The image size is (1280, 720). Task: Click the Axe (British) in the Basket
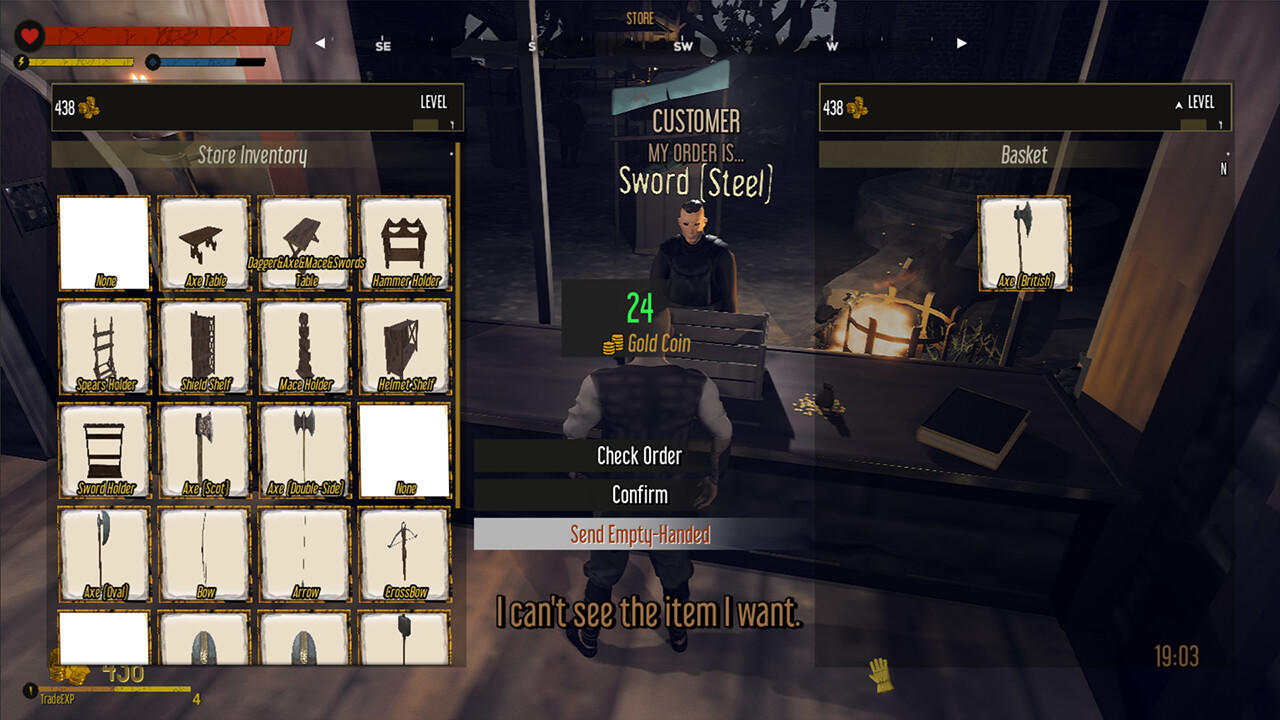pyautogui.click(x=1022, y=241)
